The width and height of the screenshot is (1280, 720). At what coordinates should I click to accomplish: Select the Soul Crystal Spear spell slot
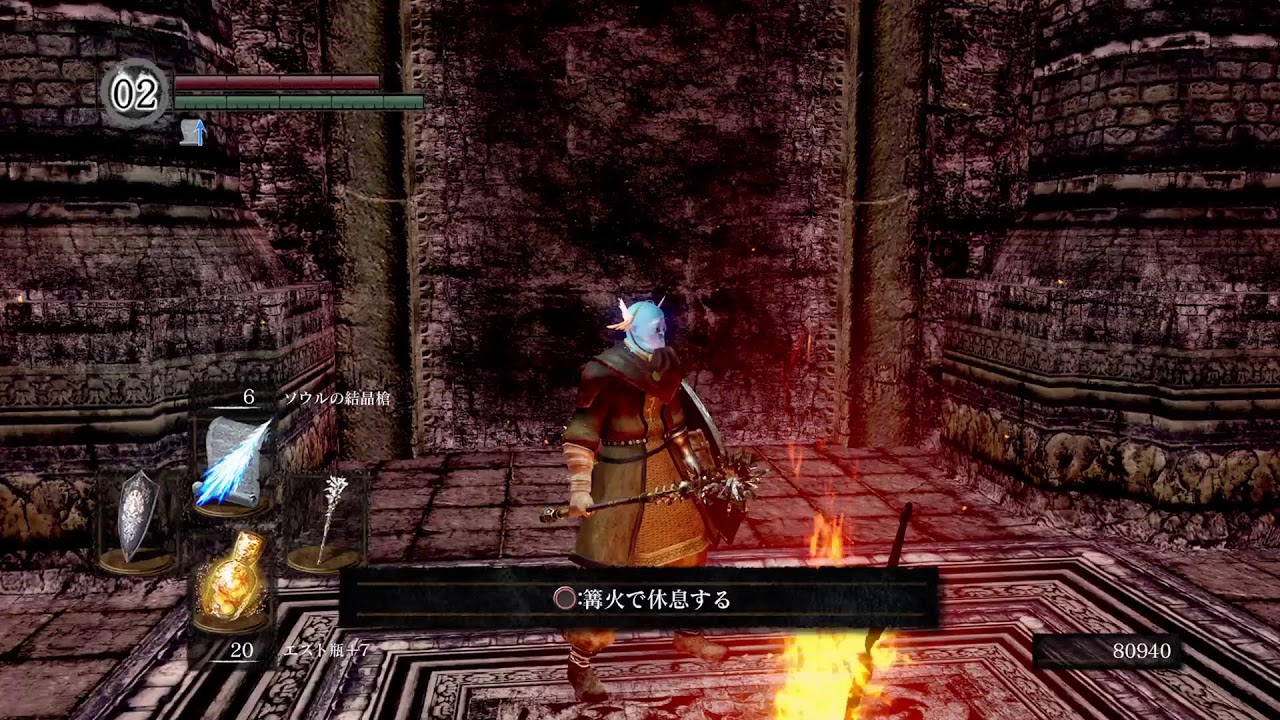[233, 462]
